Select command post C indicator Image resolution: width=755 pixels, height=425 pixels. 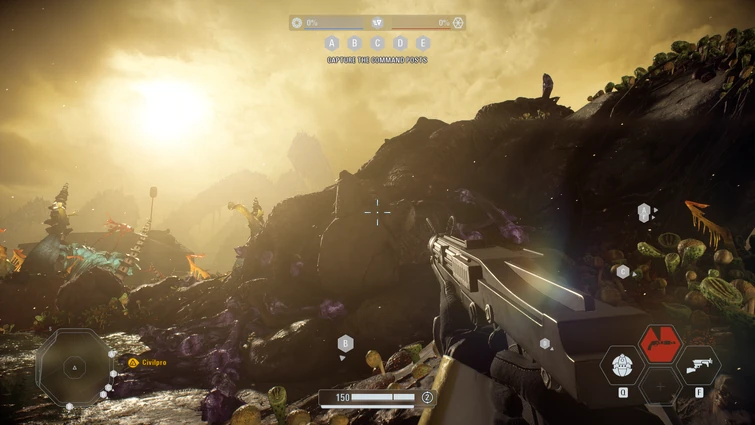377,43
